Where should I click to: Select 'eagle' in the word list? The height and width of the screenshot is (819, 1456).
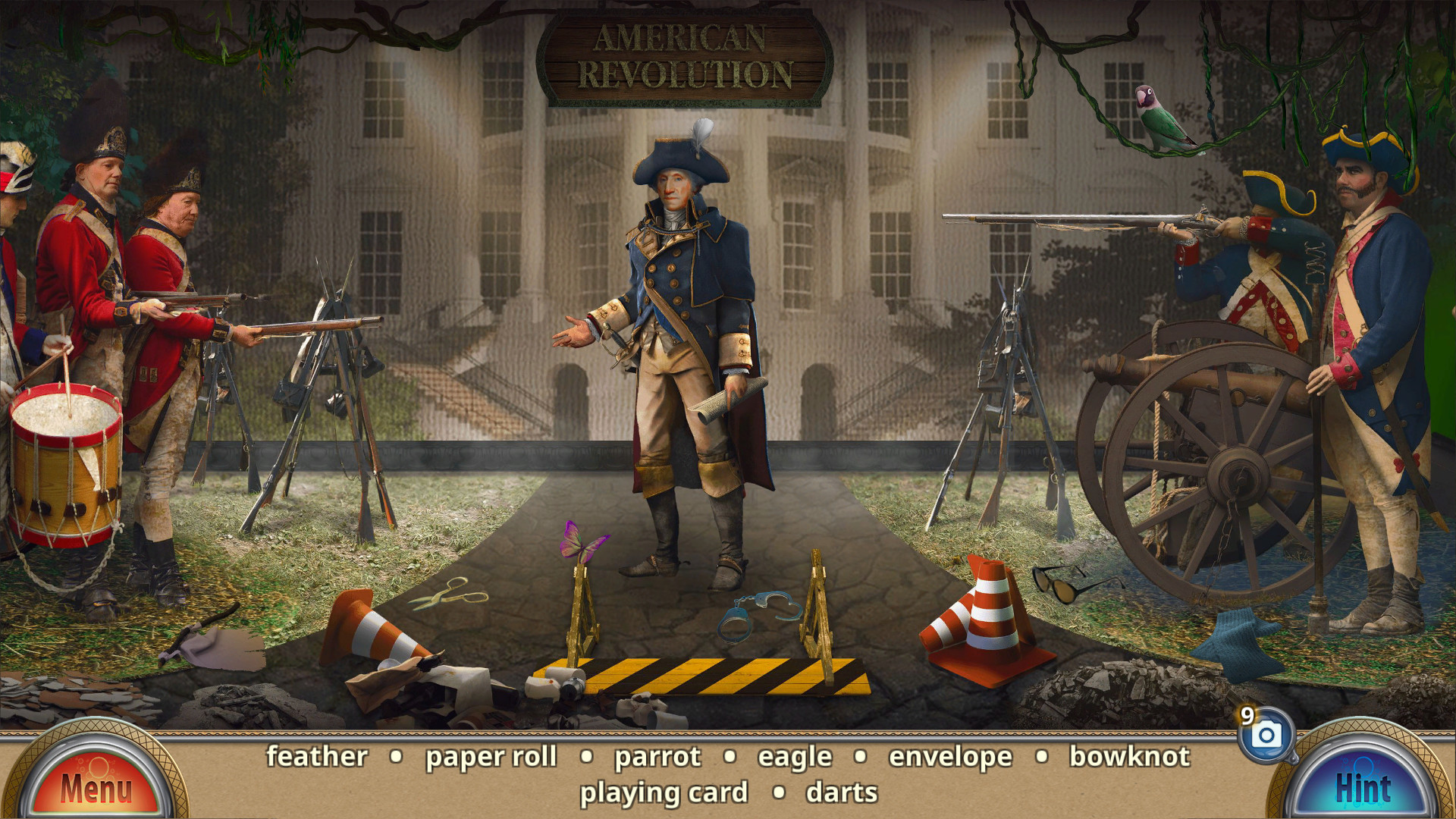tap(793, 756)
